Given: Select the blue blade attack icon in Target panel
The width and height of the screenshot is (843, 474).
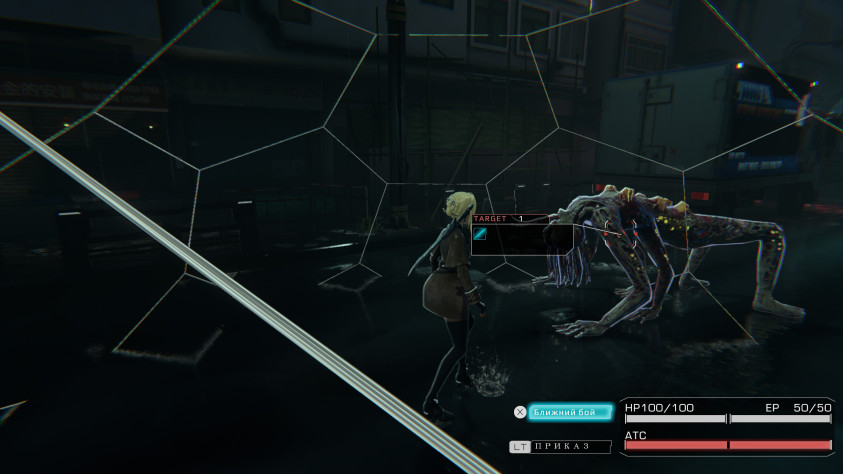Looking at the screenshot, I should point(480,234).
